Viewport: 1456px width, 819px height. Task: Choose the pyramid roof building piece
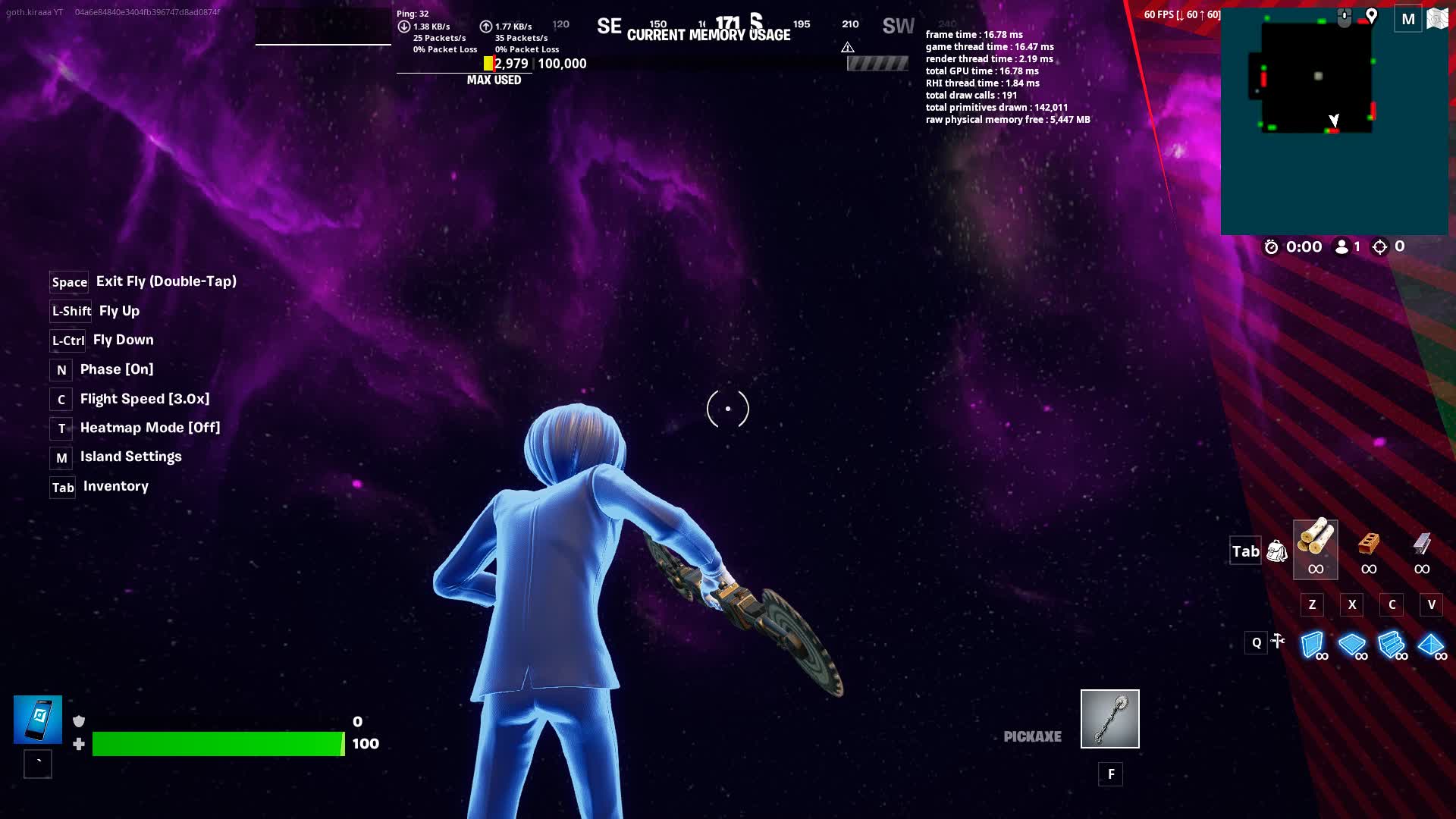click(x=1431, y=645)
